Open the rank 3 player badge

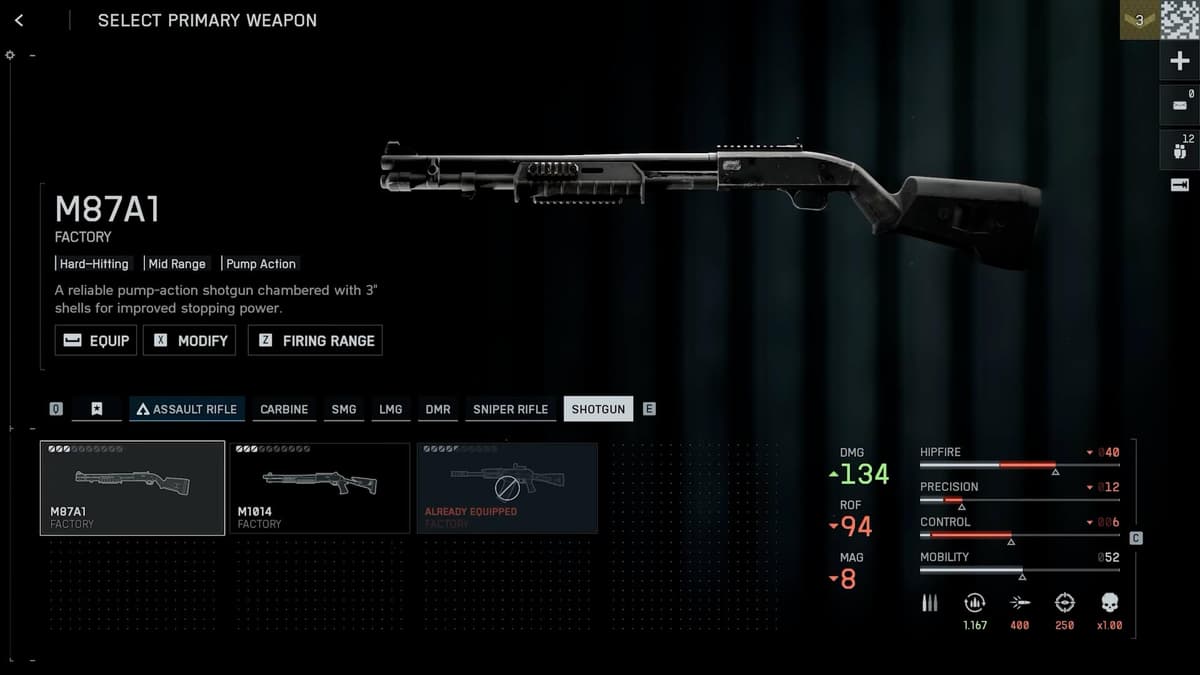[1139, 20]
